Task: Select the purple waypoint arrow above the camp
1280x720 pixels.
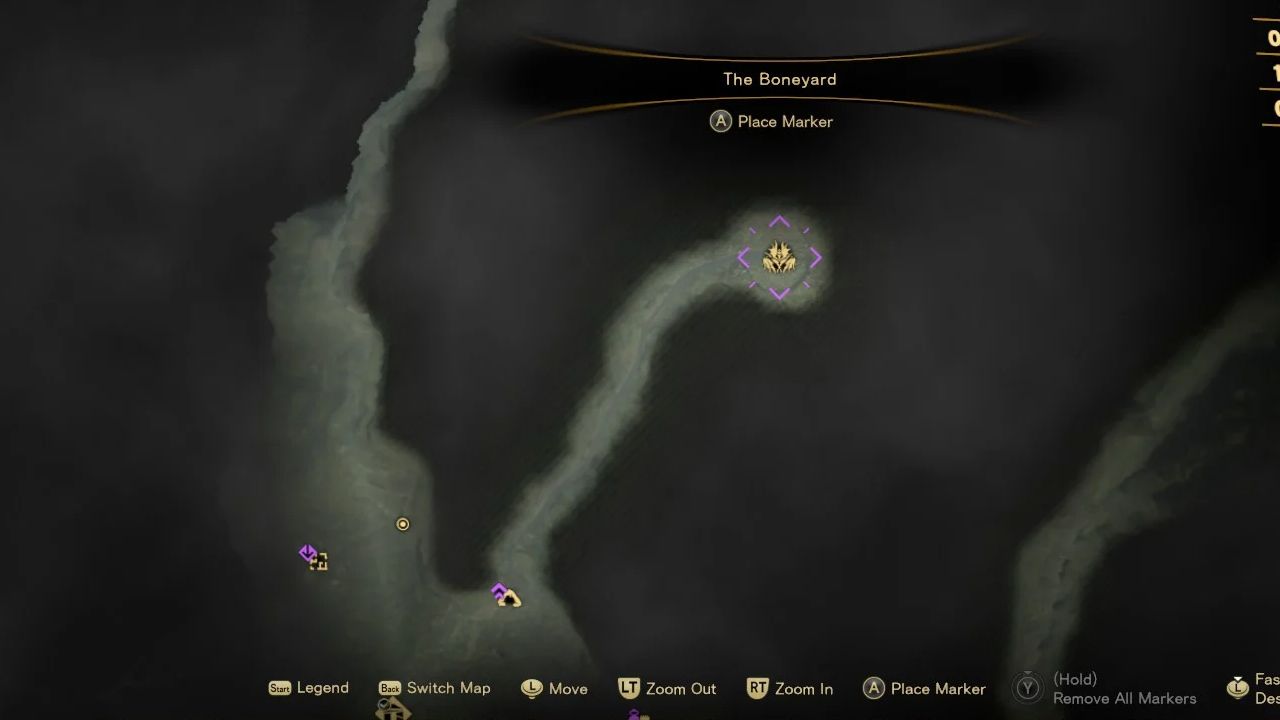Action: click(x=497, y=590)
